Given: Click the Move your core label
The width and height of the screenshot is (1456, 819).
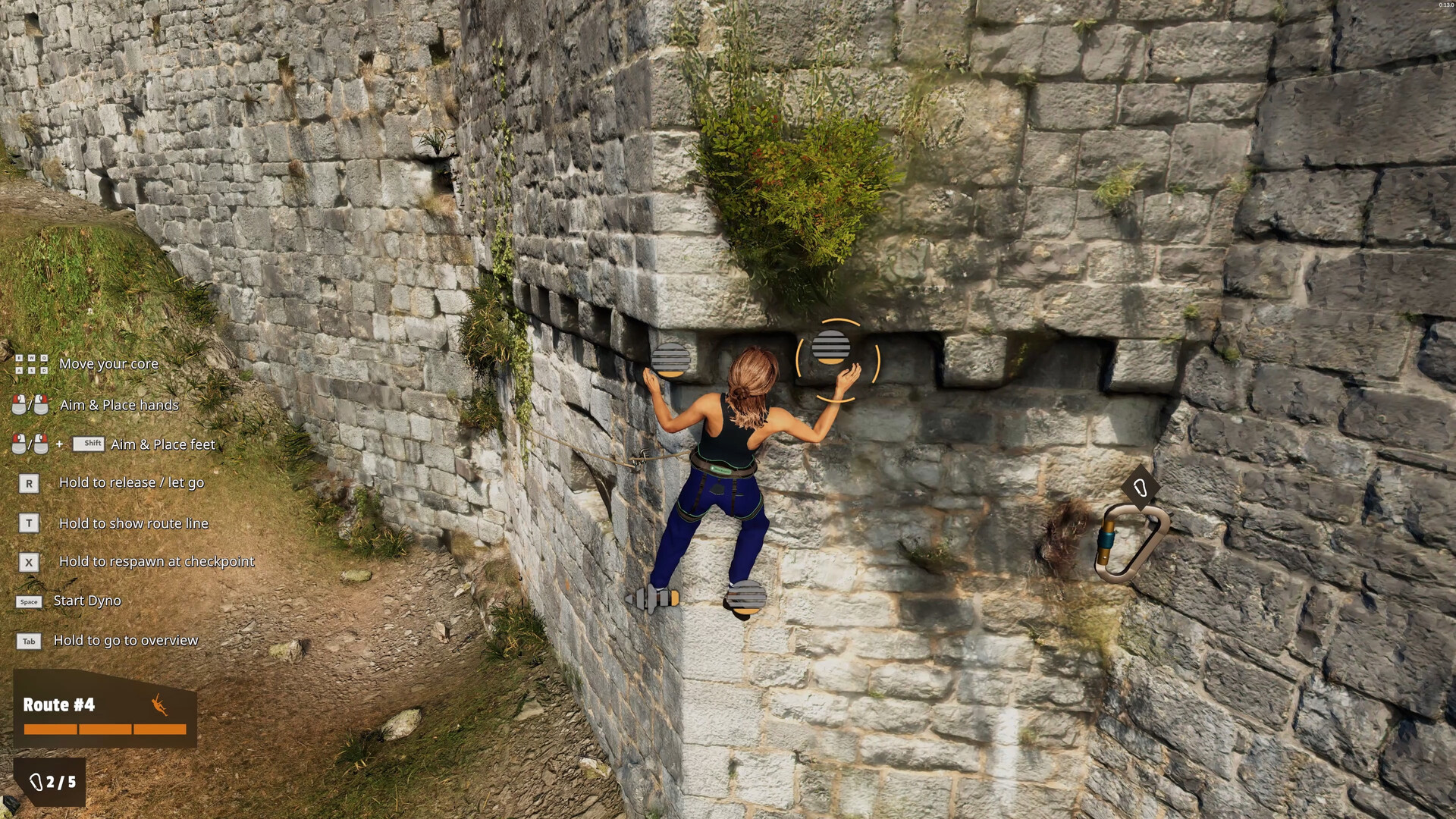Looking at the screenshot, I should (x=109, y=364).
